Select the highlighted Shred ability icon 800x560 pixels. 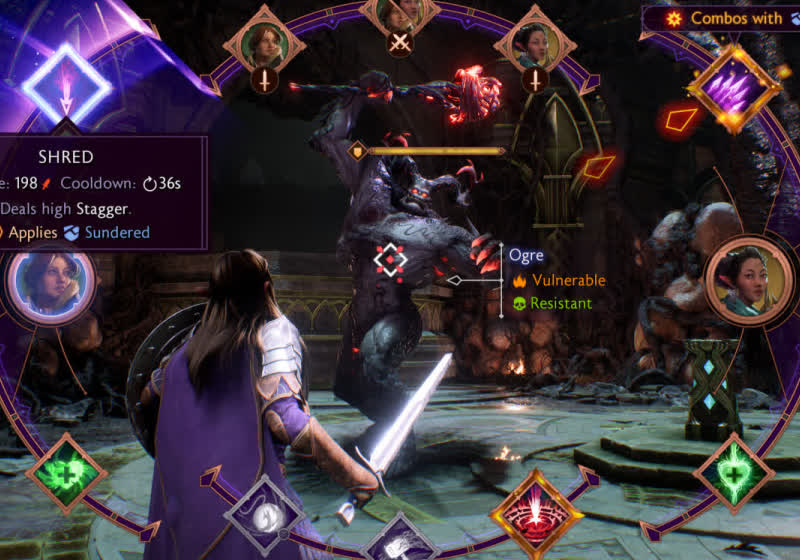[x=67, y=83]
